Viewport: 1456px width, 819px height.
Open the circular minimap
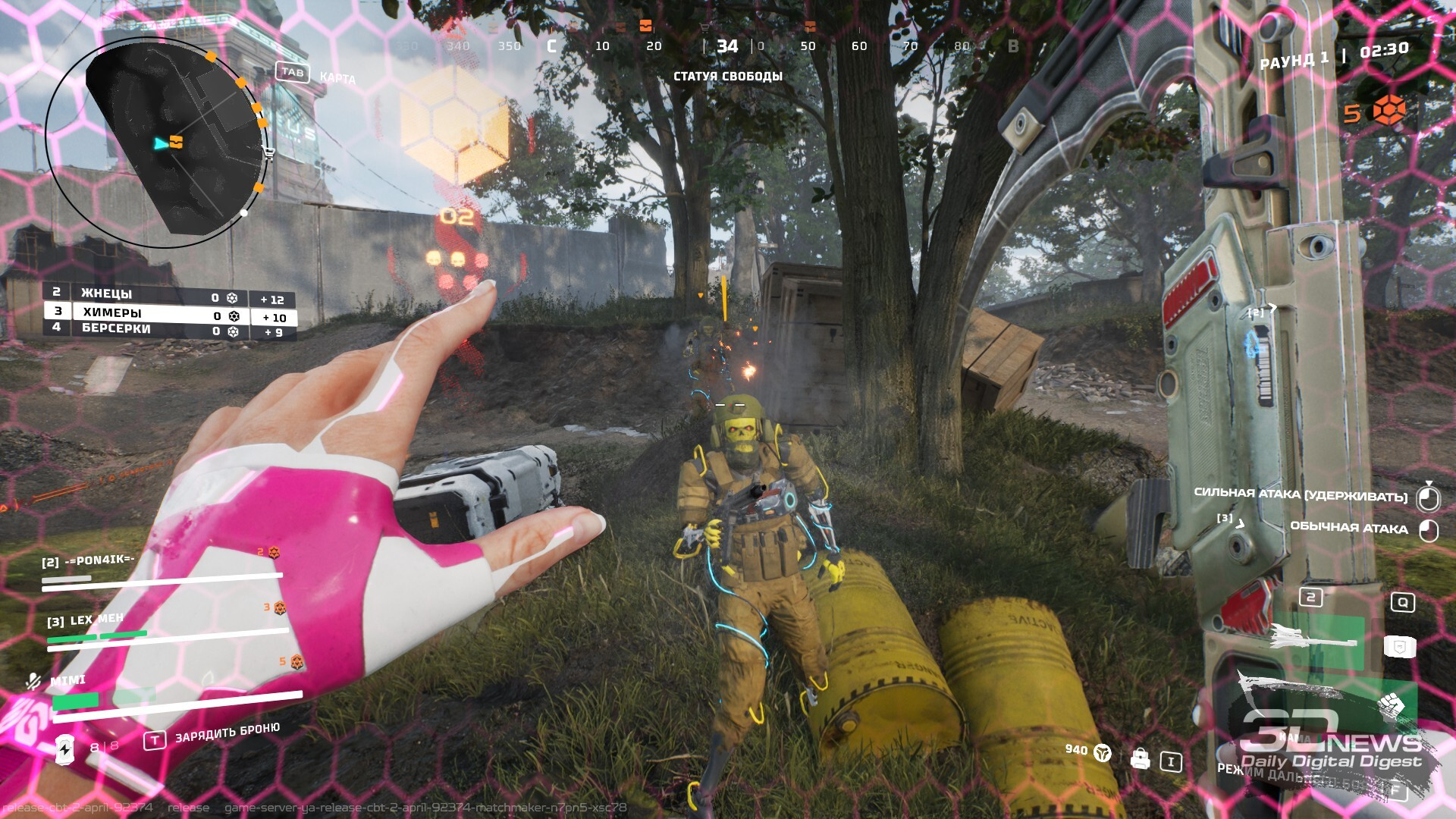click(x=157, y=142)
